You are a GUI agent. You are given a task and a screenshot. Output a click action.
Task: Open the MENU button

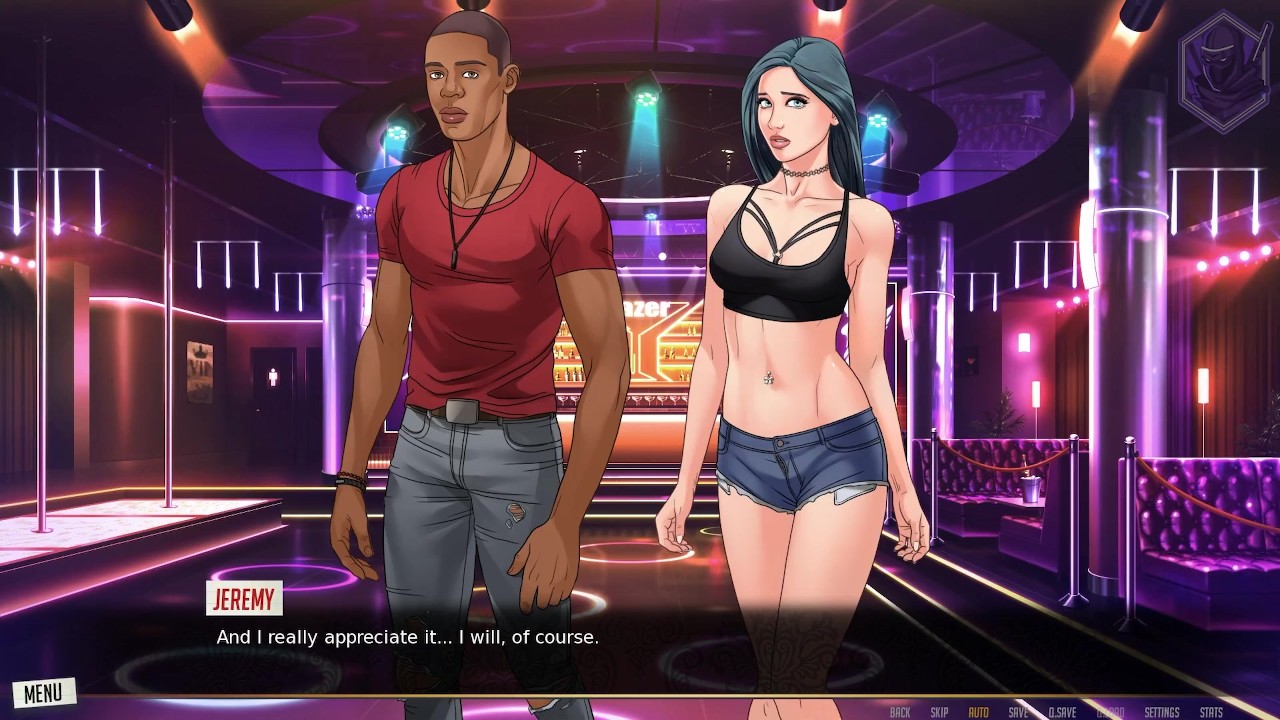click(x=43, y=692)
